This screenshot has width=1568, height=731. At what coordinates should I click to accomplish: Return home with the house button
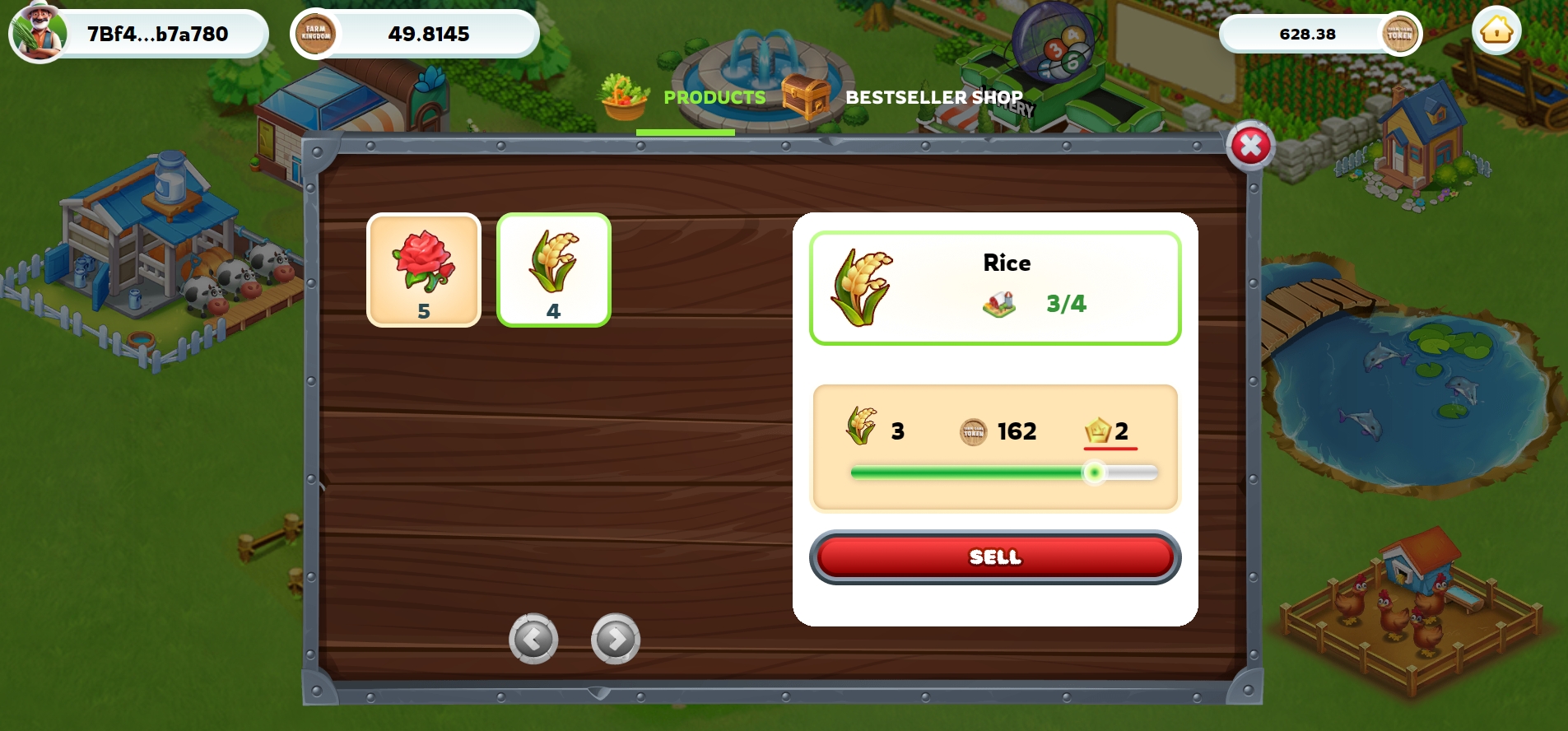[1496, 32]
